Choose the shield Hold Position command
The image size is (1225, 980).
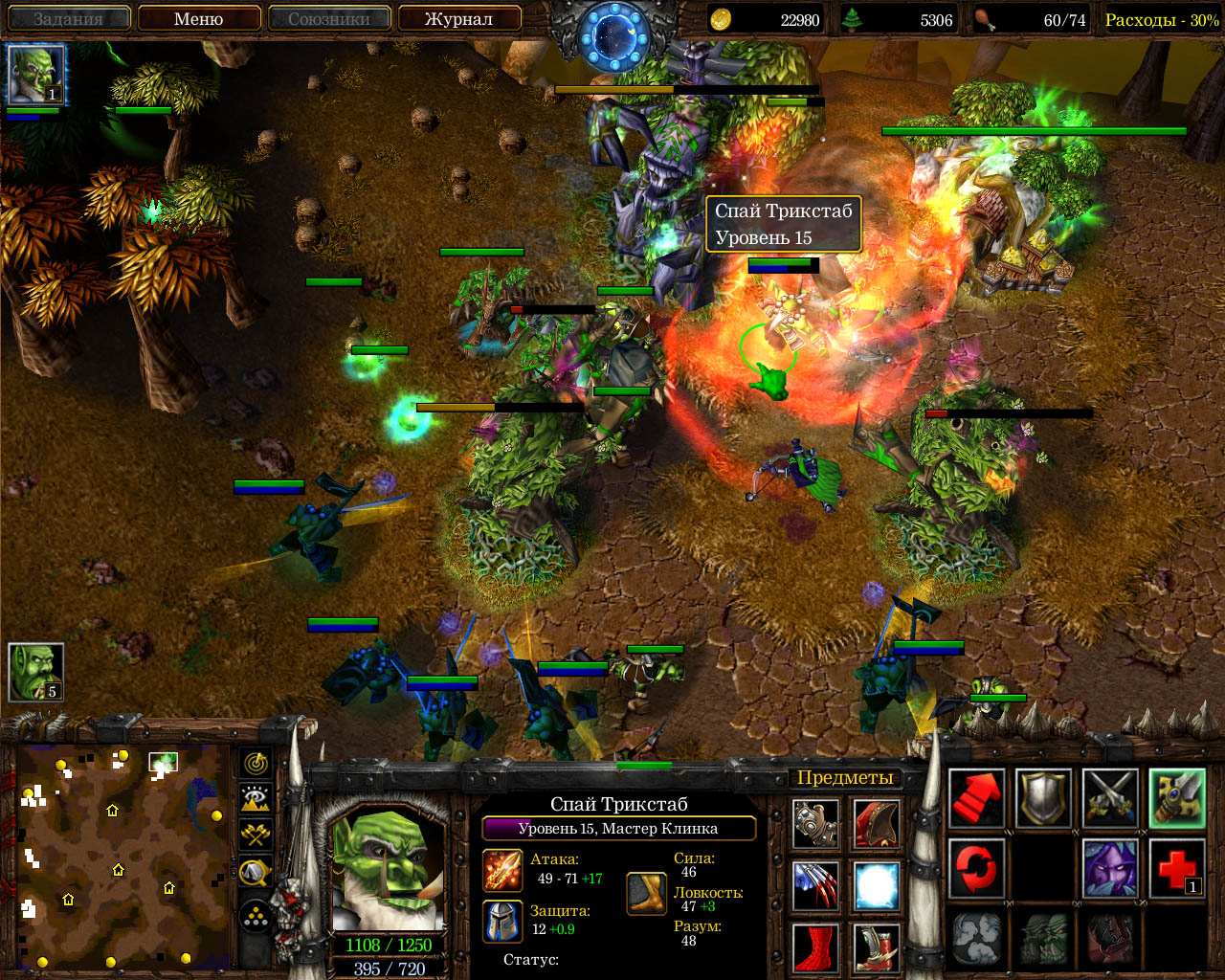tap(1043, 798)
